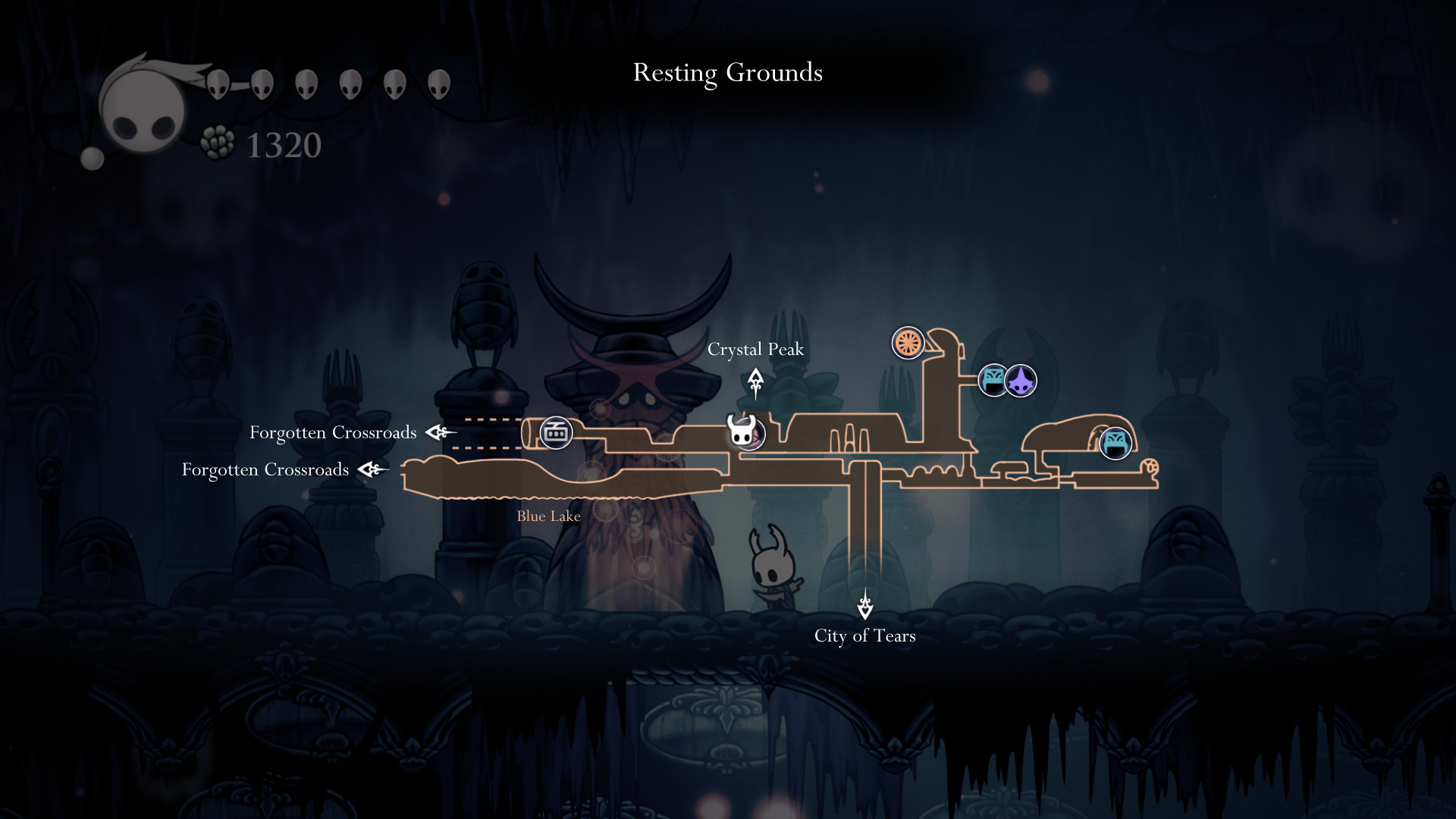Select the blue pin beside the purple marker
Image resolution: width=1456 pixels, height=819 pixels.
[993, 381]
